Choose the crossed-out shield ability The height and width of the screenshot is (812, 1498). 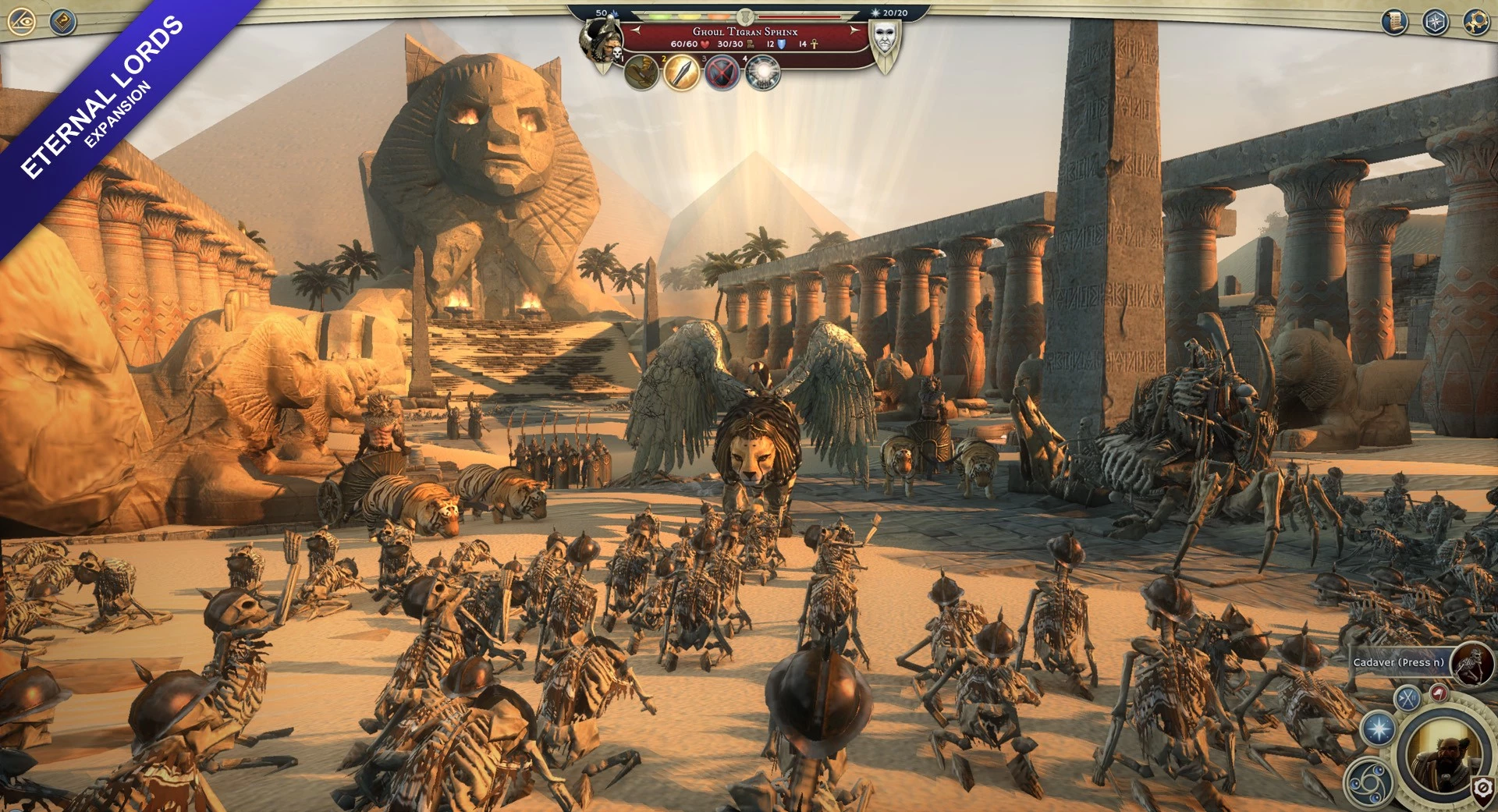722,74
